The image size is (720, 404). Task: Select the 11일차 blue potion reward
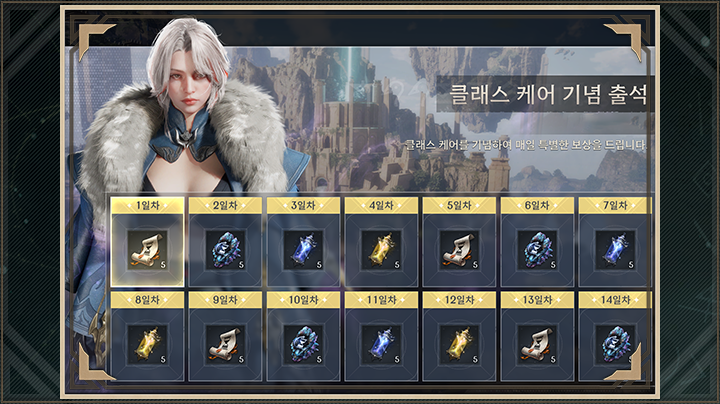[x=381, y=343]
